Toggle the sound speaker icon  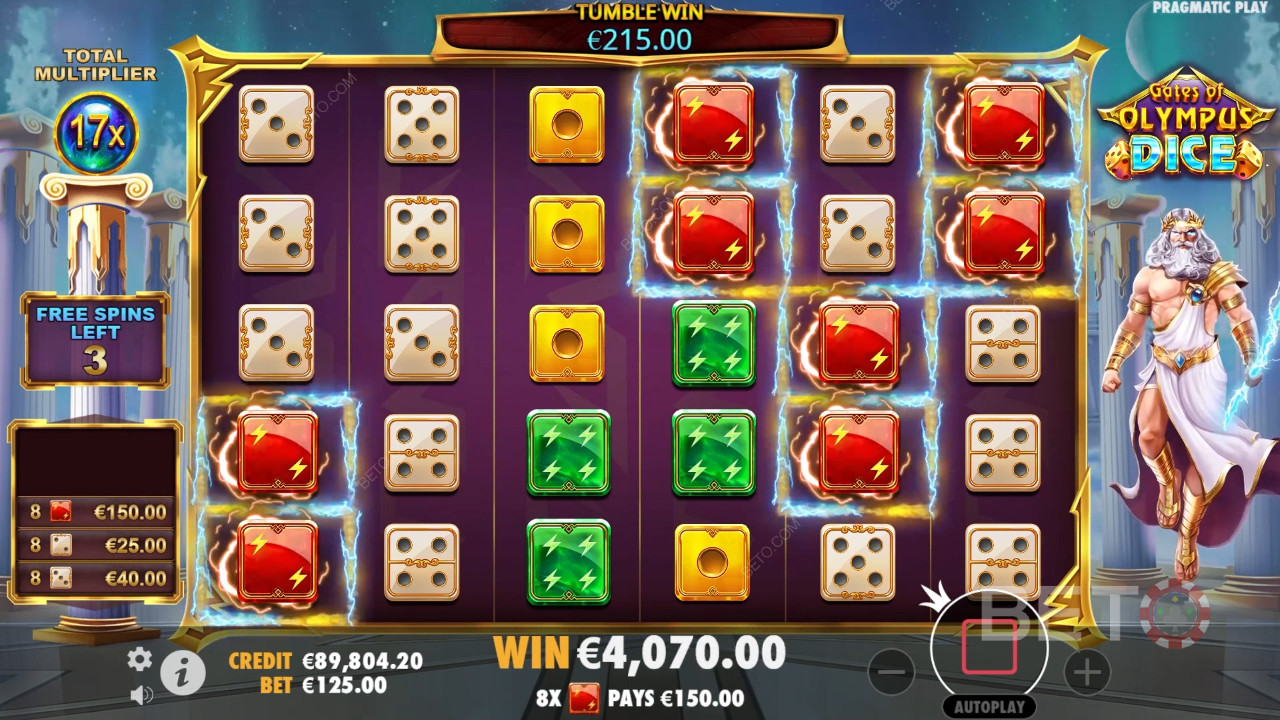tap(141, 693)
